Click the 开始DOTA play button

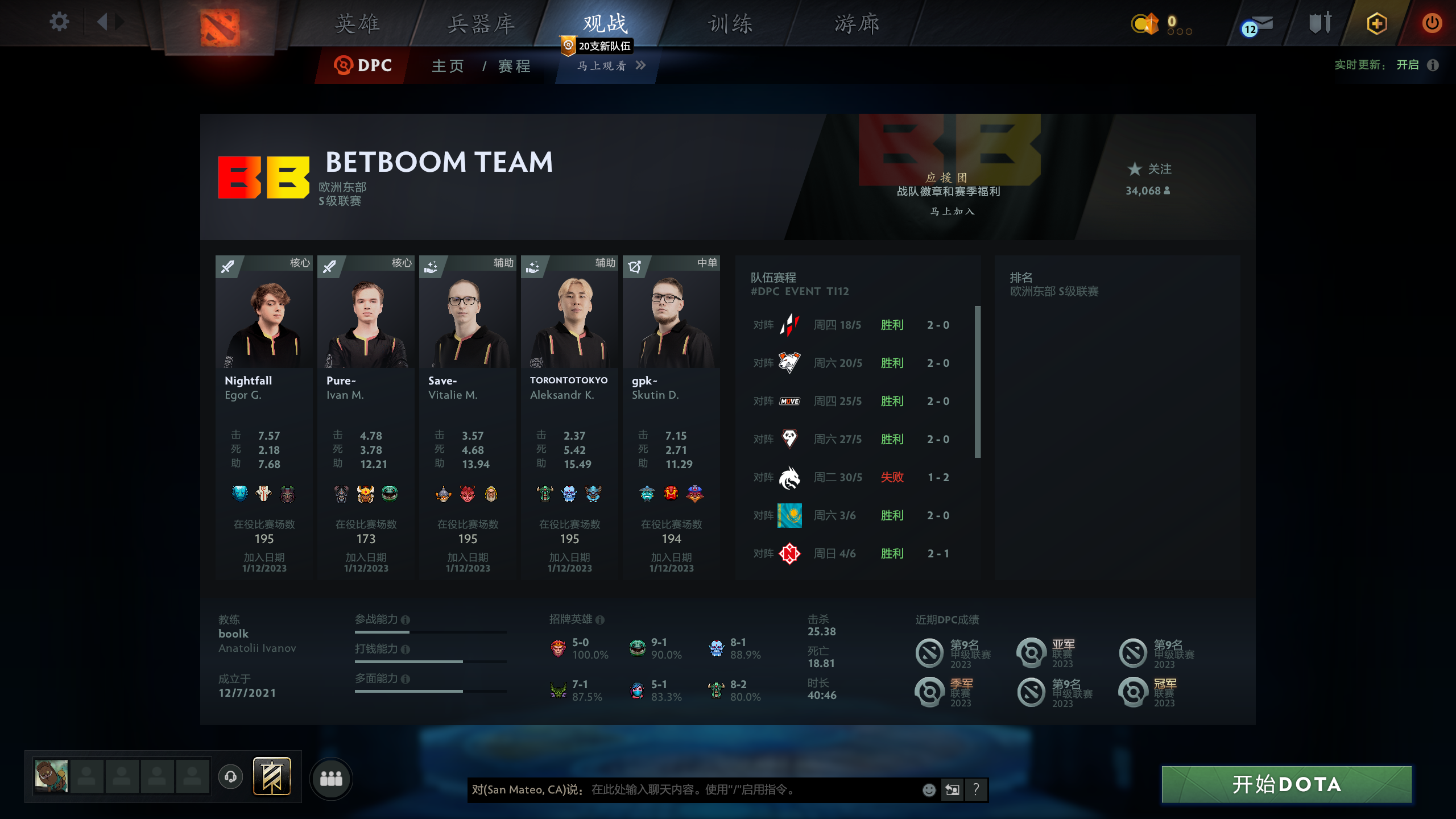(x=1287, y=784)
